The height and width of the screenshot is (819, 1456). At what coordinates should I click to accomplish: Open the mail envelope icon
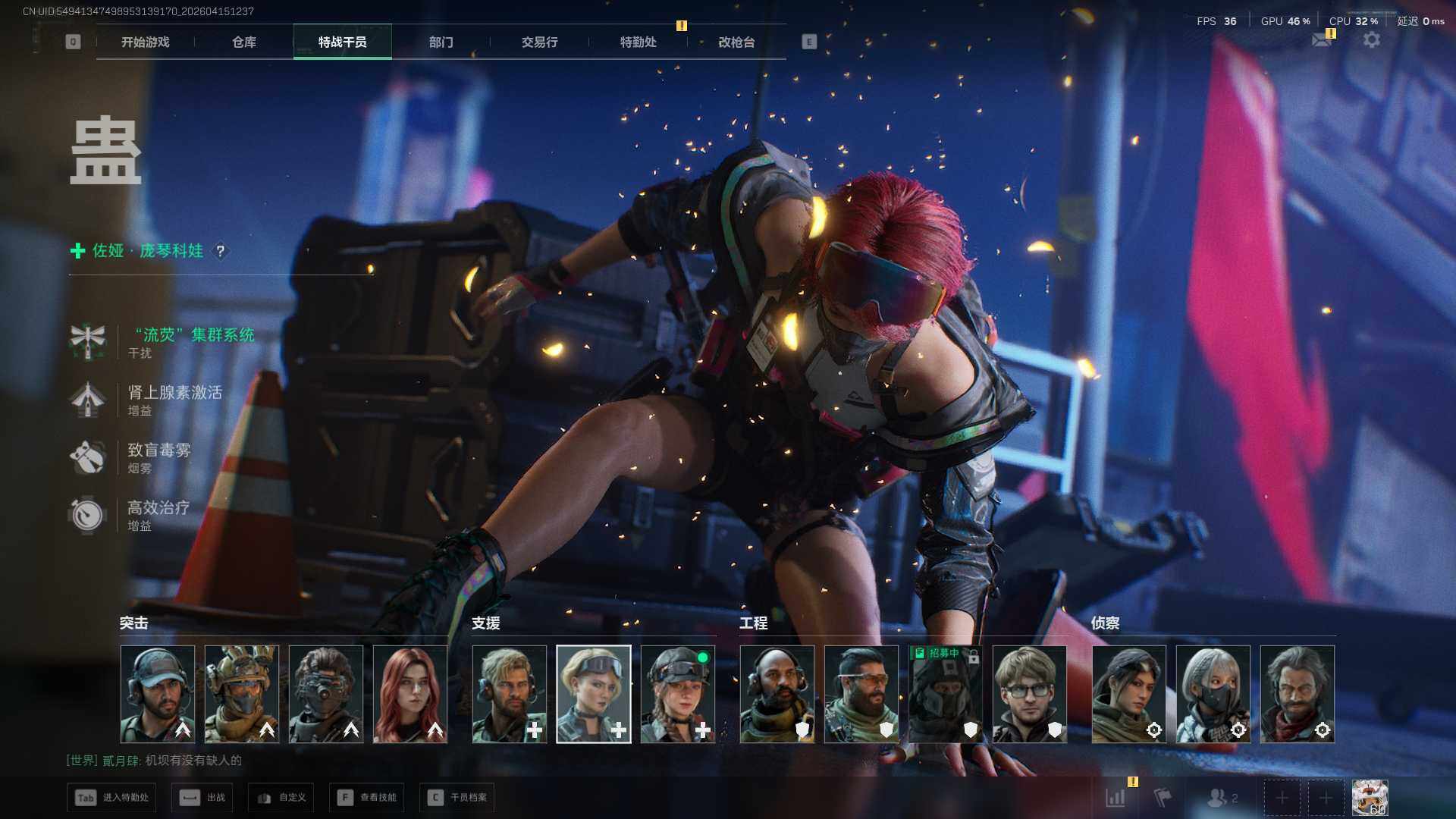1322,40
